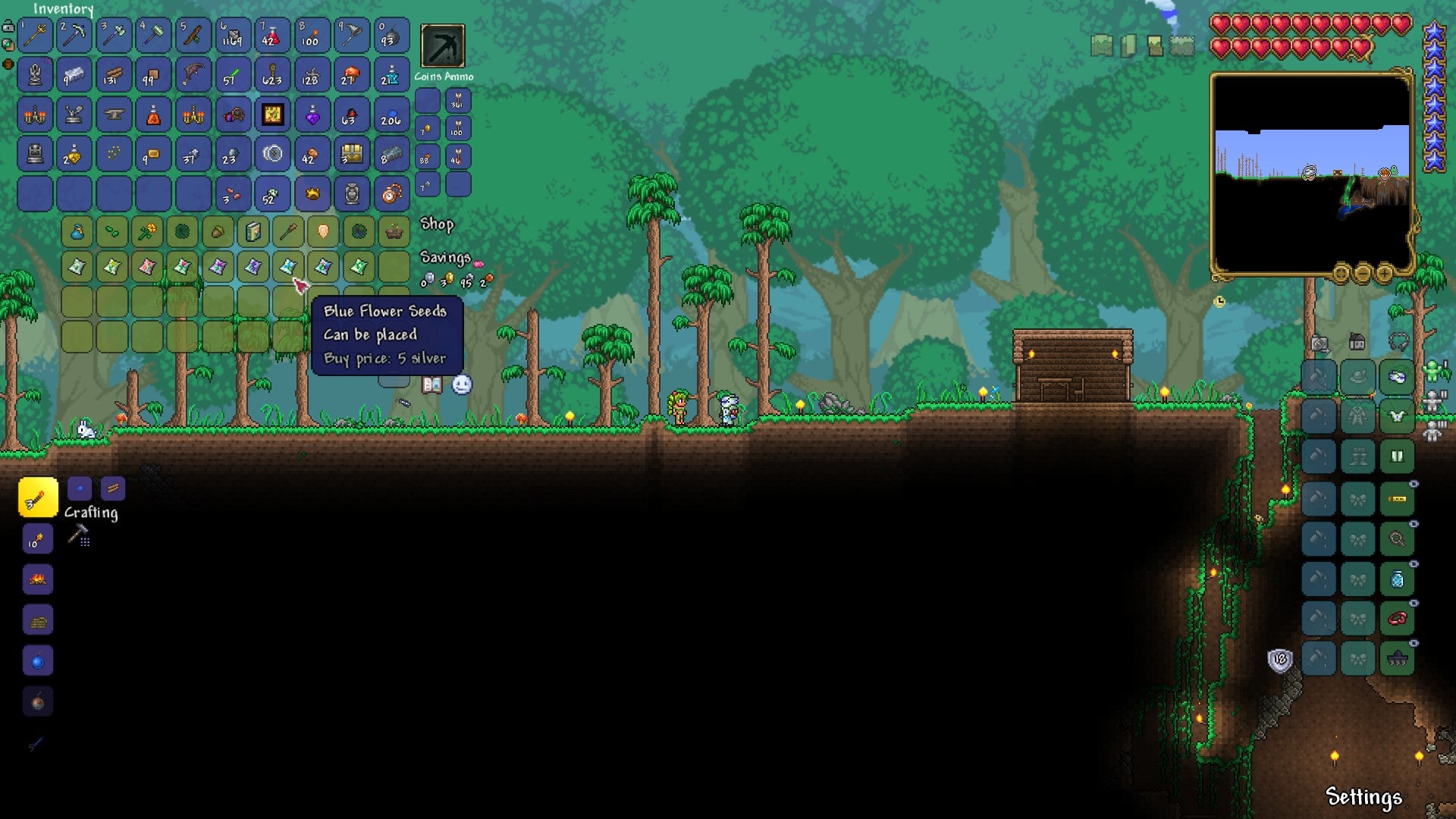This screenshot has width=1456, height=819.
Task: Toggle visibility of the red ring accessory
Action: point(1414,604)
